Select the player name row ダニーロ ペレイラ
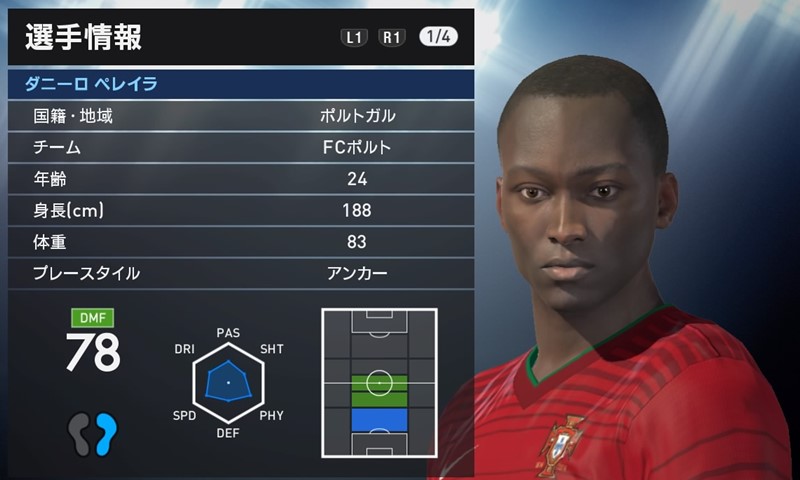800x480 pixels. pyautogui.click(x=240, y=83)
